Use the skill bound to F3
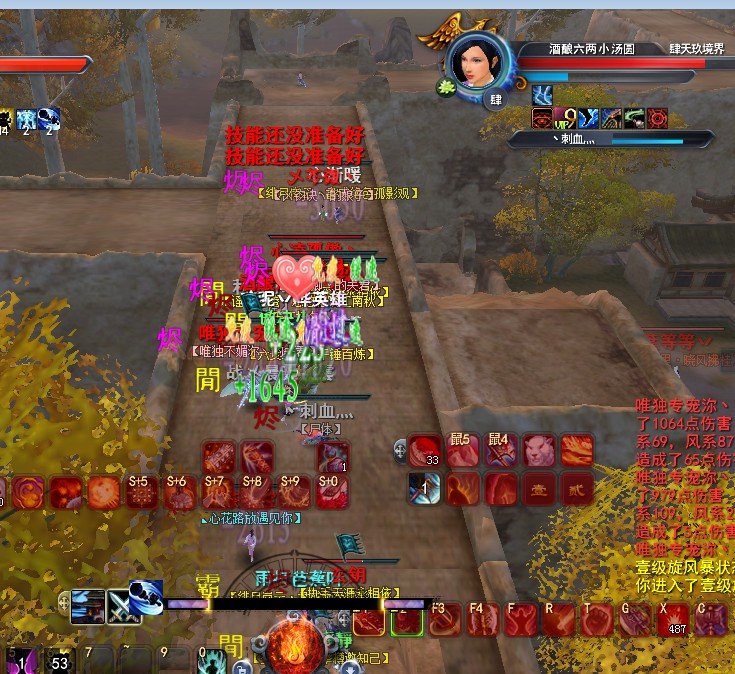 coord(445,620)
